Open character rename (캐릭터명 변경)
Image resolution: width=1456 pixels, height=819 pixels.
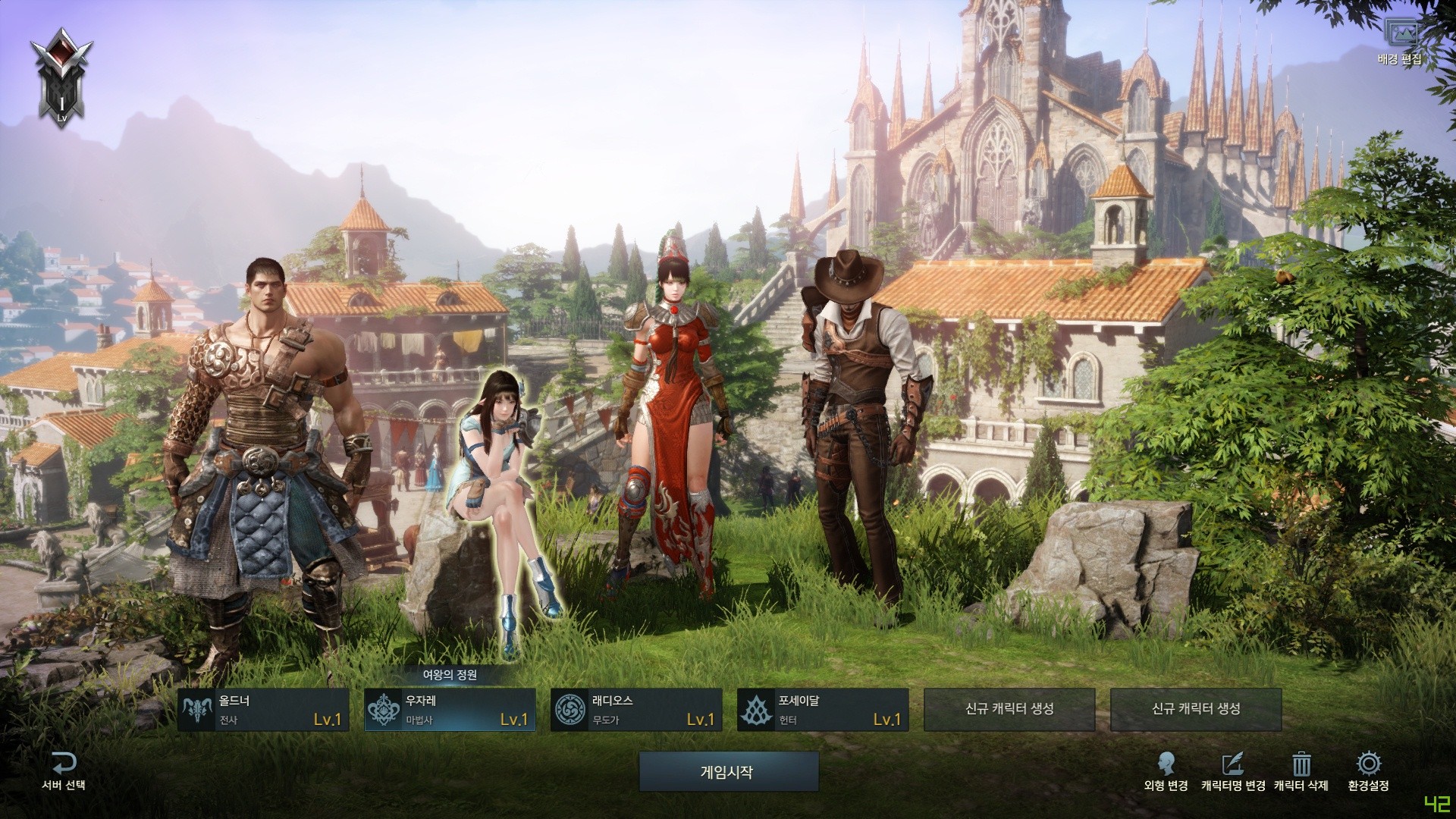coord(1233,770)
